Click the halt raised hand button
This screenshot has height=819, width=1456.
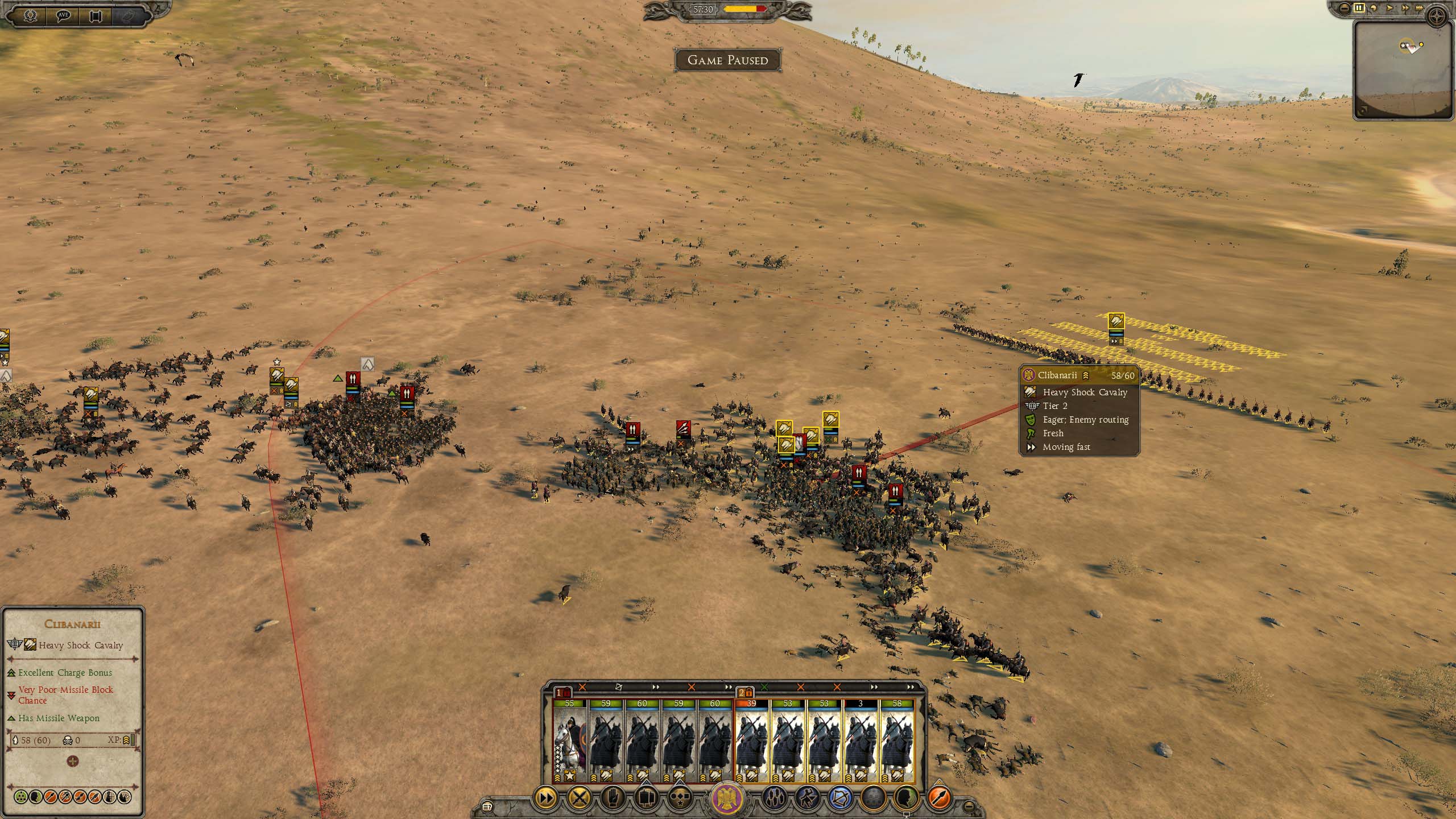click(612, 798)
